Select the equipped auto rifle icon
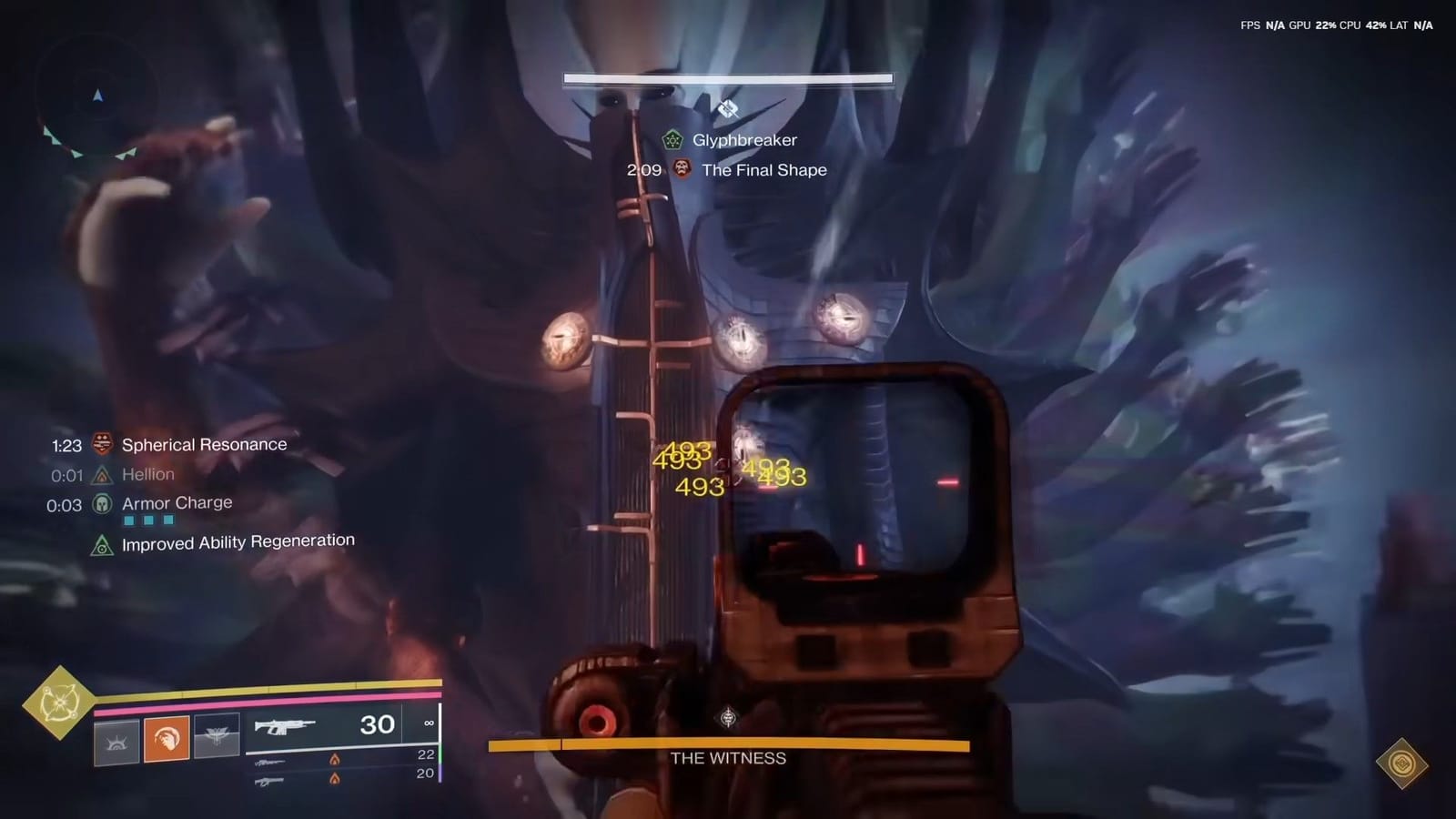The height and width of the screenshot is (819, 1456). [287, 725]
